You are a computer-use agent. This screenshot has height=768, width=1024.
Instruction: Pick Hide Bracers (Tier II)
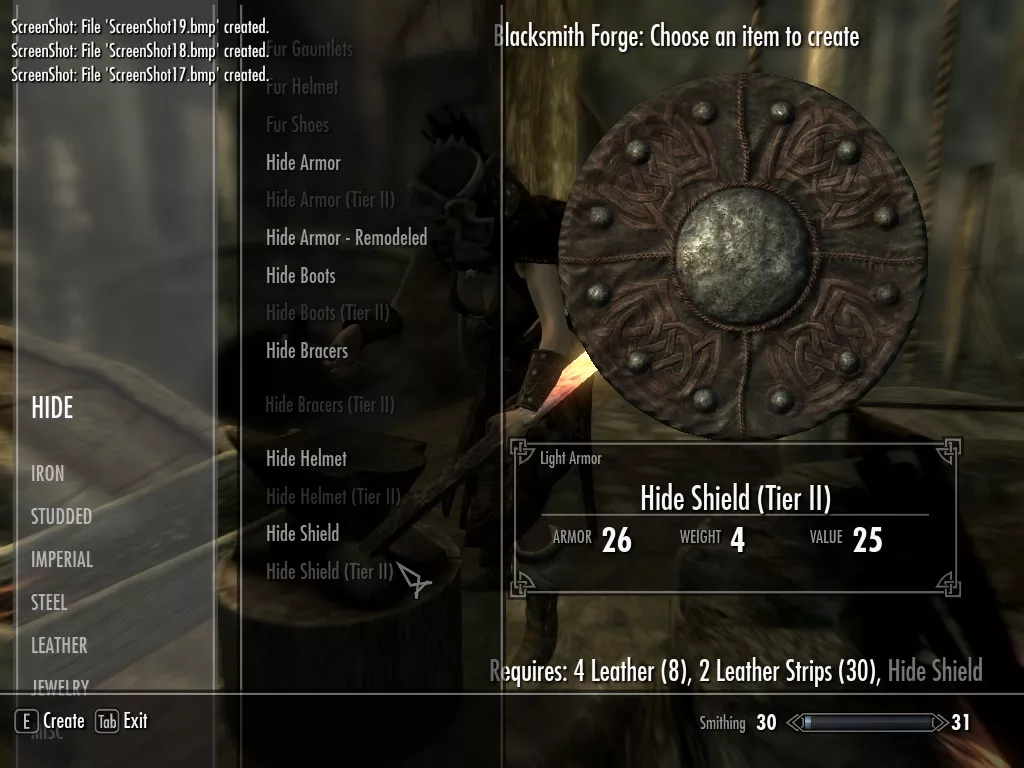point(329,405)
